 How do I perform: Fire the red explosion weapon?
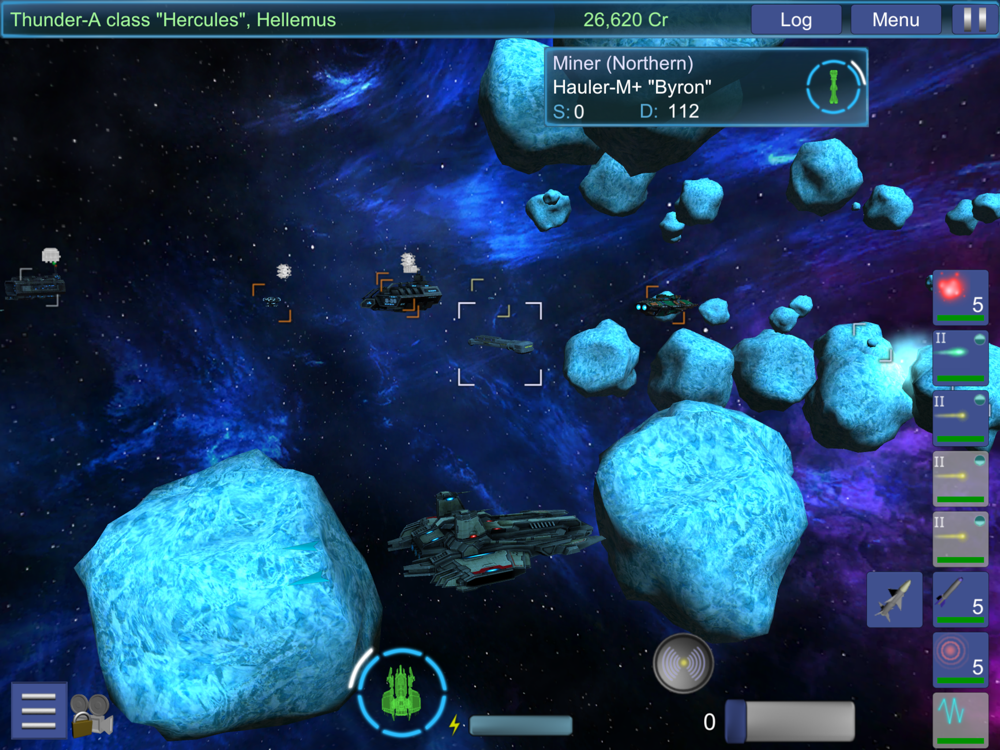point(960,298)
